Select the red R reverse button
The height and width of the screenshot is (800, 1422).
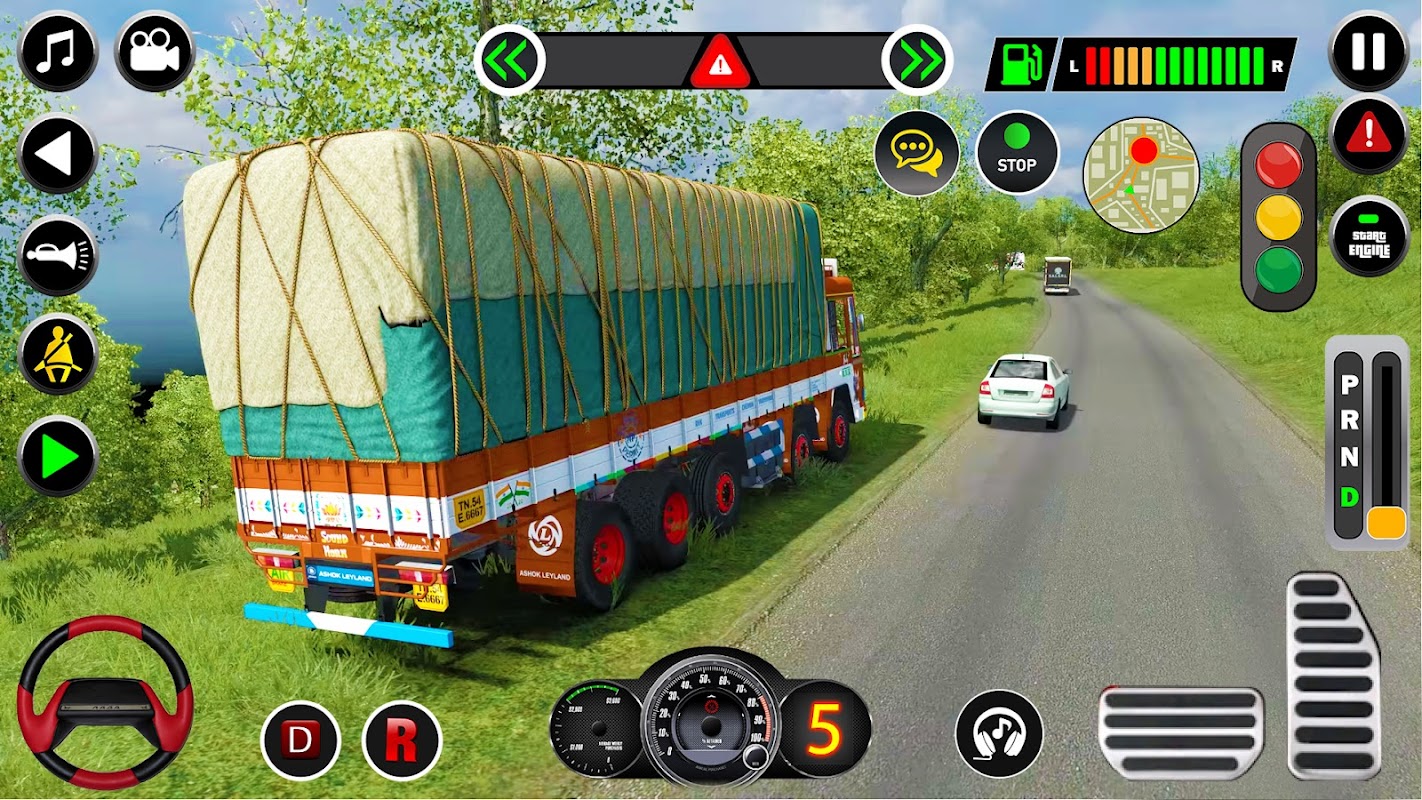pyautogui.click(x=402, y=741)
